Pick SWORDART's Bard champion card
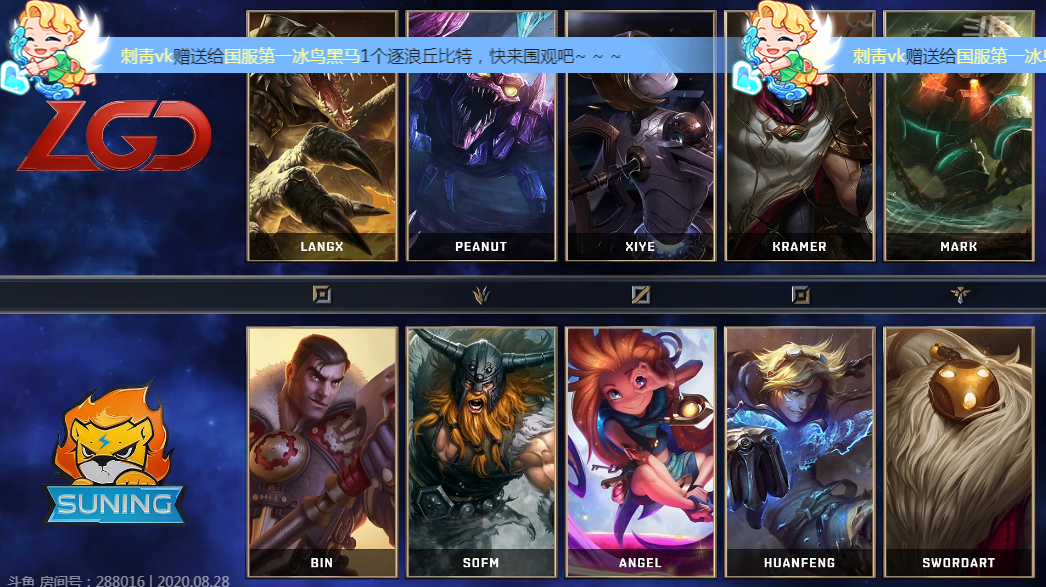The width and height of the screenshot is (1046, 587). point(958,450)
